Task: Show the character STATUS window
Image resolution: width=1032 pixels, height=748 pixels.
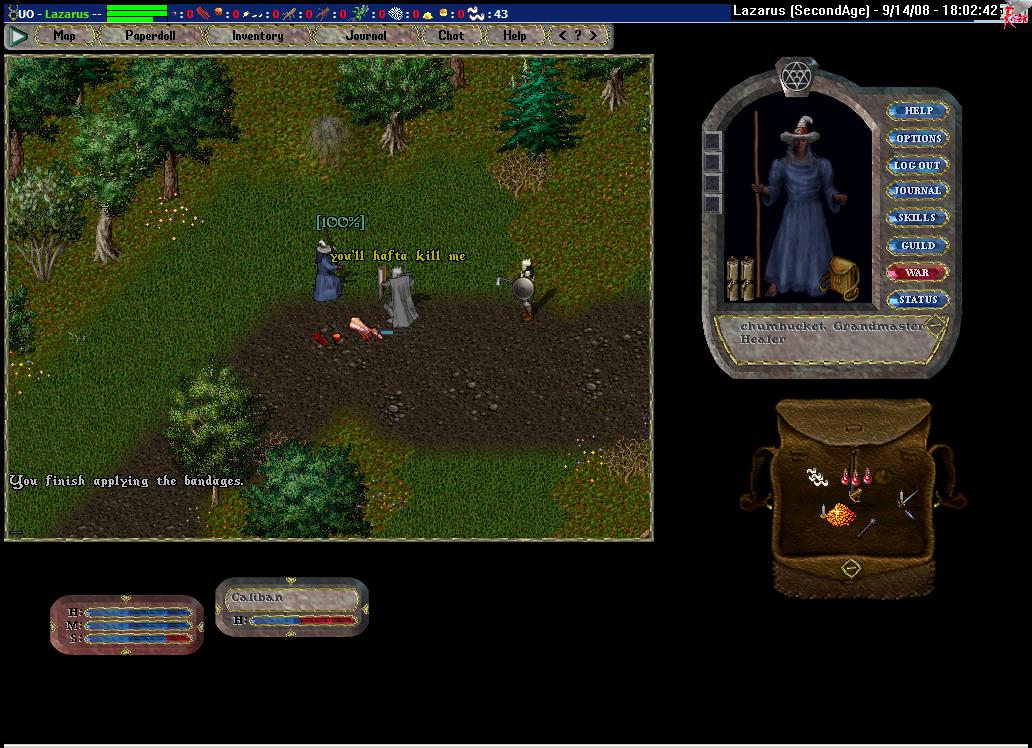Action: [x=918, y=299]
